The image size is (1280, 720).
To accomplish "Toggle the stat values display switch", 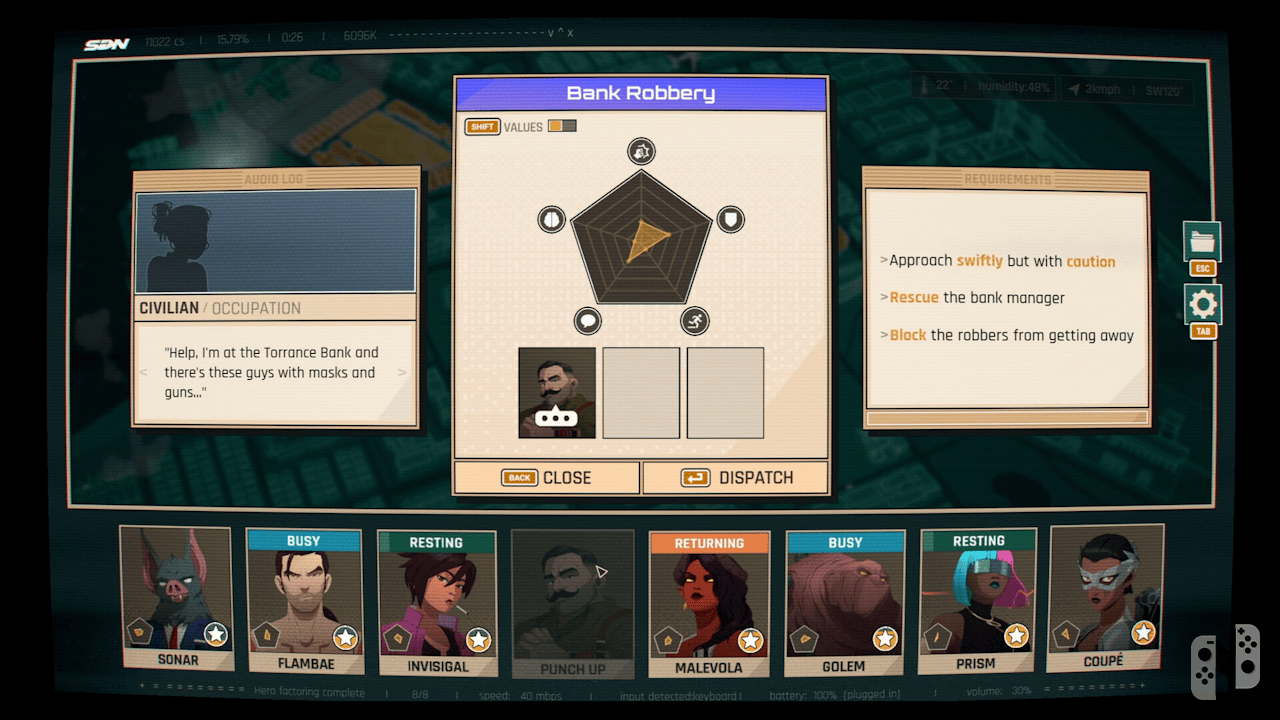I will pos(562,126).
